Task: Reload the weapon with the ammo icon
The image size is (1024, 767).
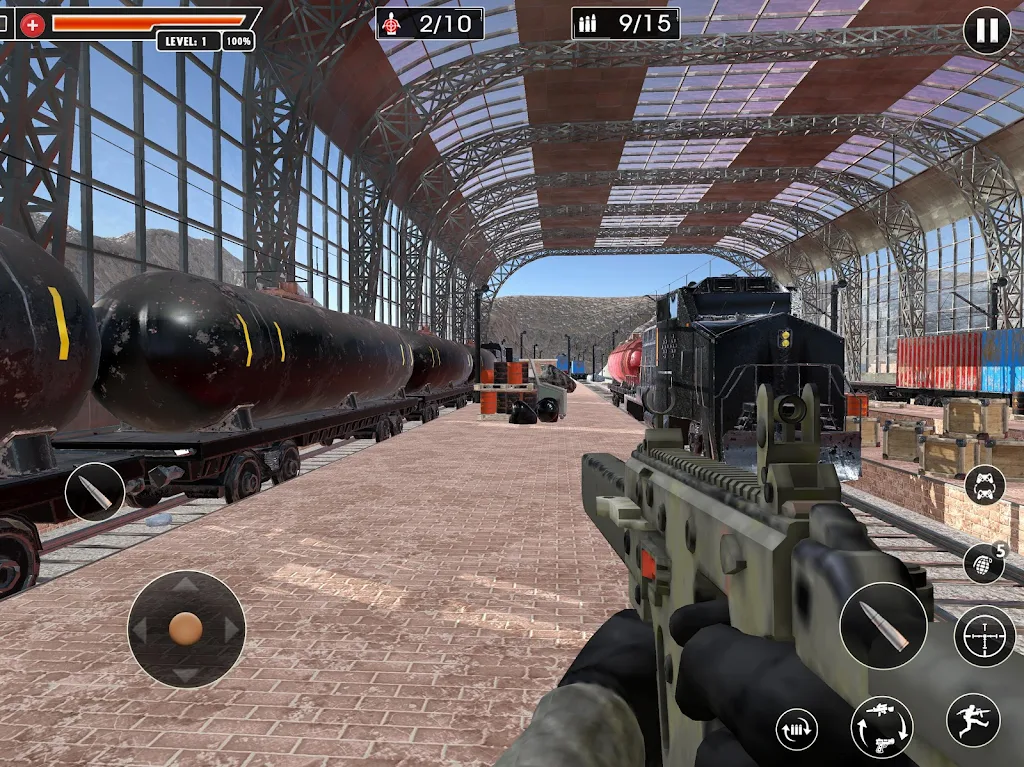Action: pyautogui.click(x=796, y=729)
